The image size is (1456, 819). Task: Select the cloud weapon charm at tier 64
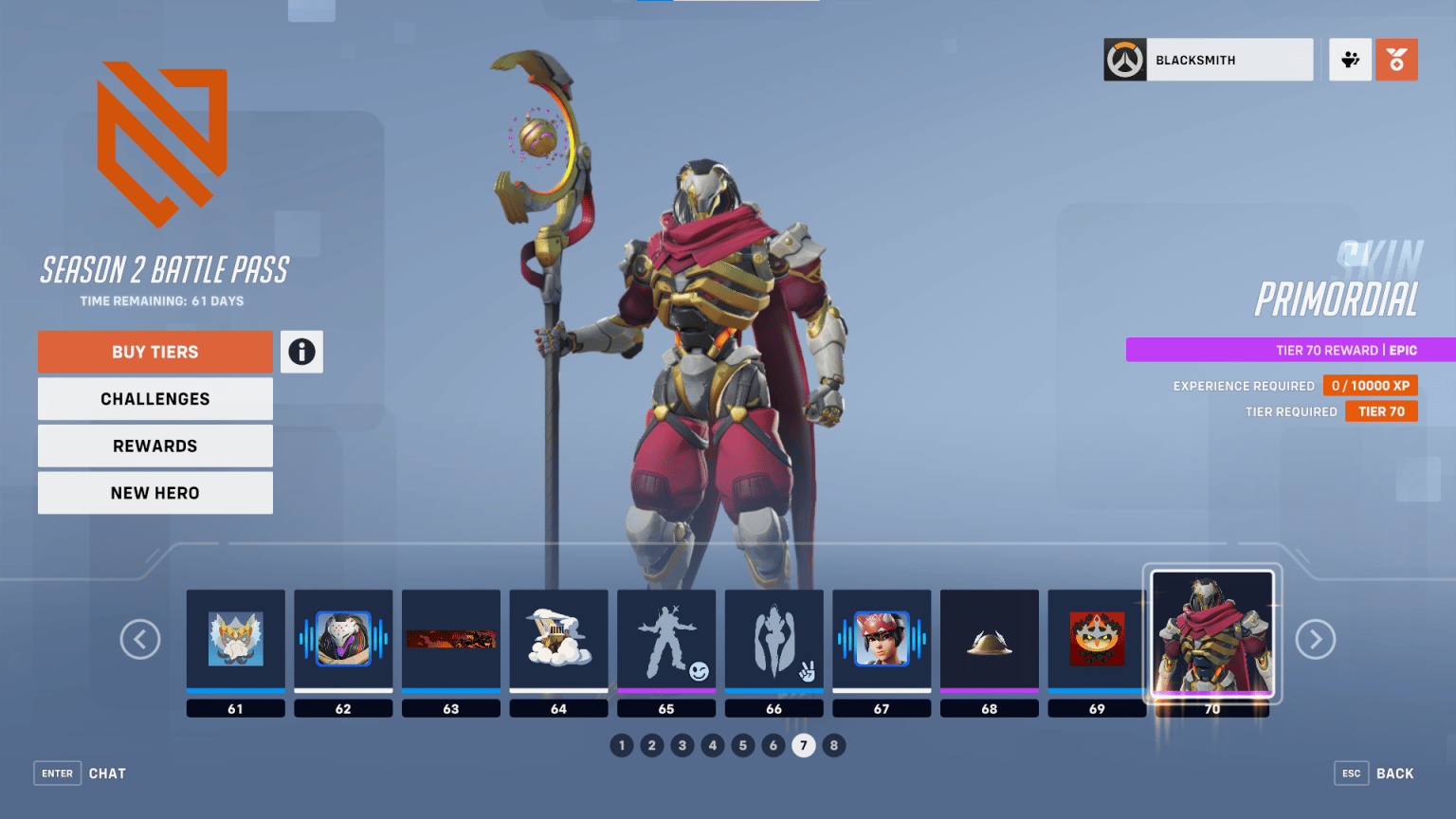pyautogui.click(x=558, y=637)
